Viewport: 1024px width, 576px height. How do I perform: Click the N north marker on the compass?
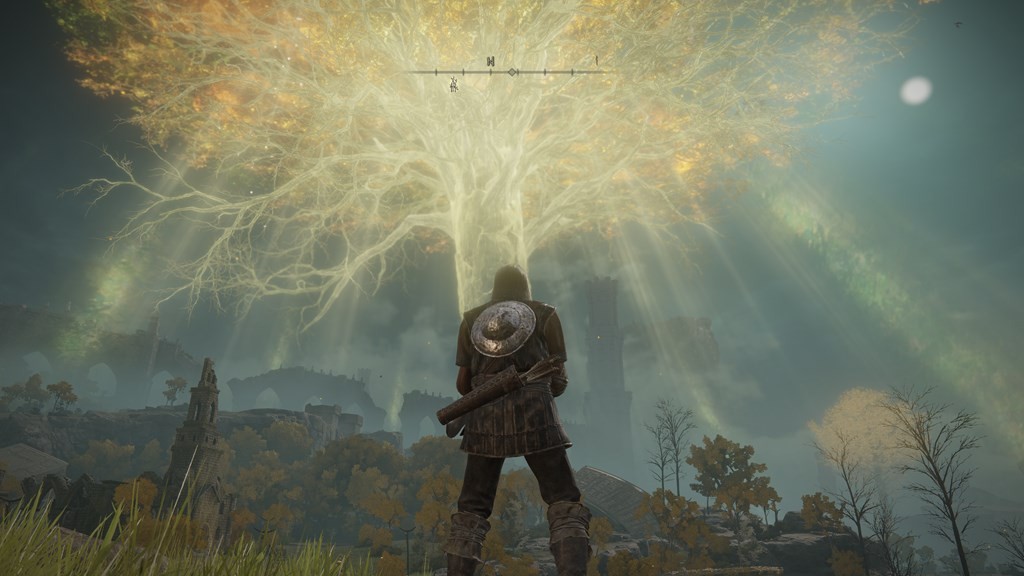[490, 62]
